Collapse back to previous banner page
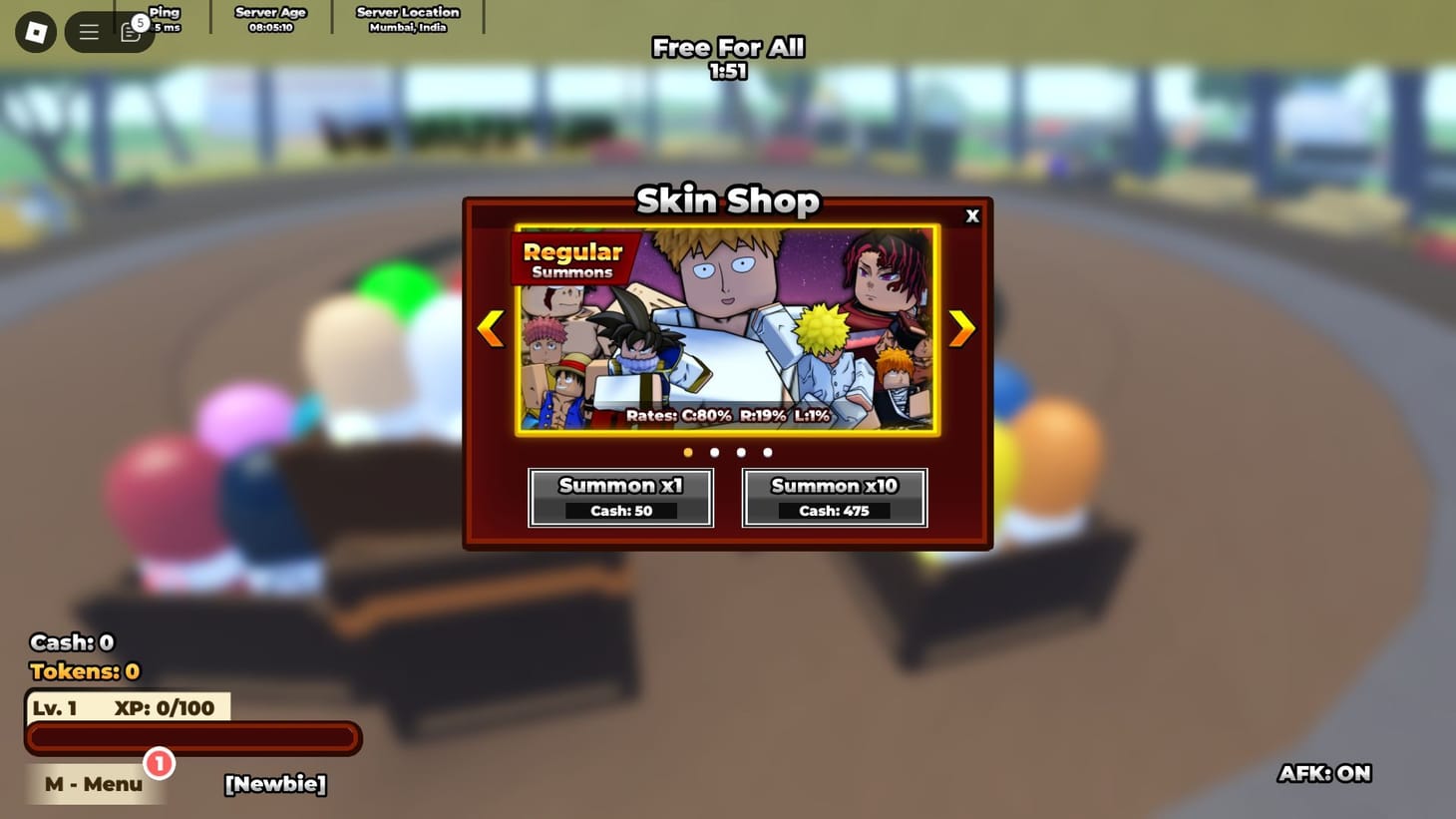 coord(491,327)
